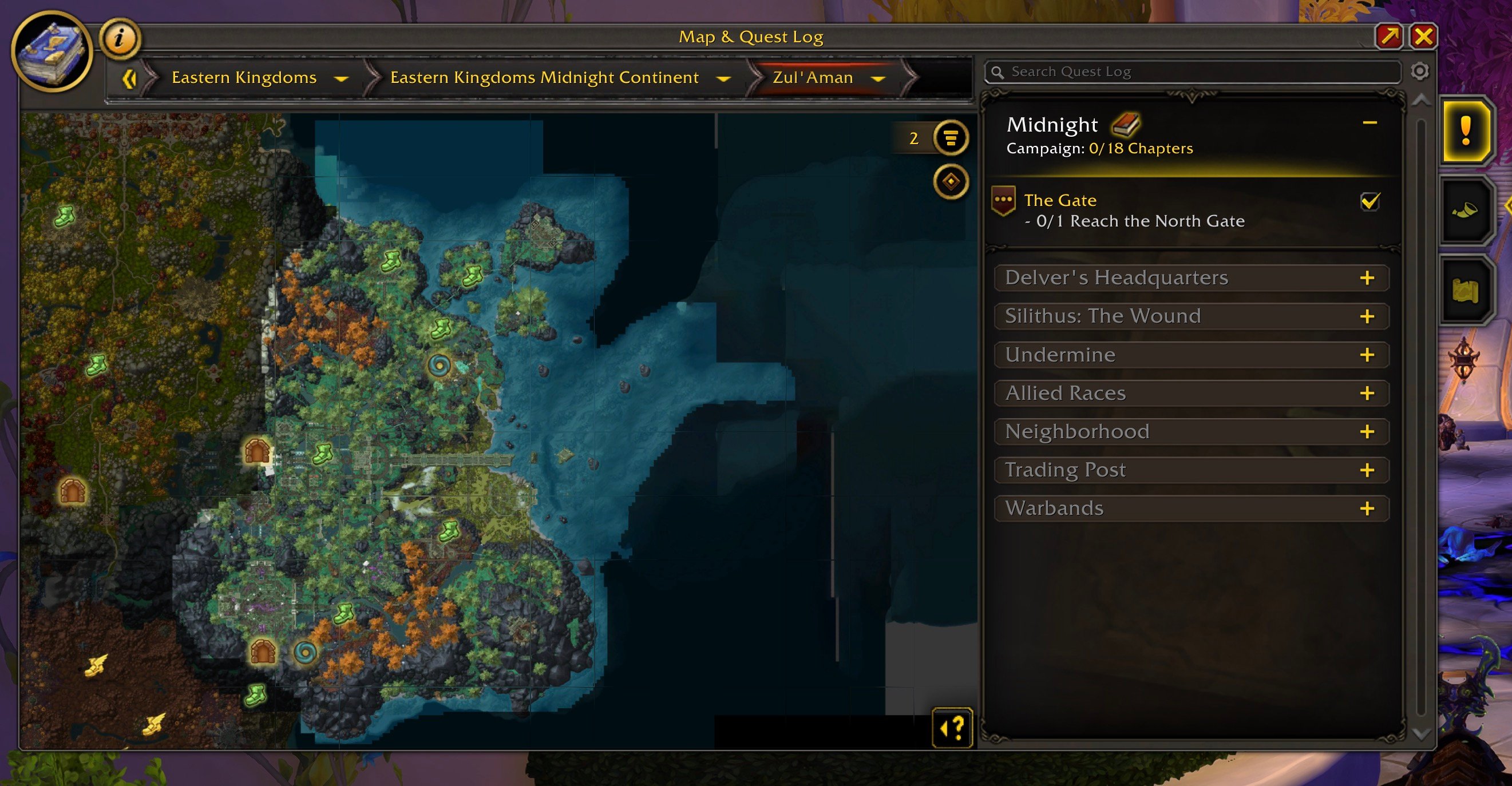Expand the Undermine quest category
Viewport: 1512px width, 786px height.
(1367, 355)
